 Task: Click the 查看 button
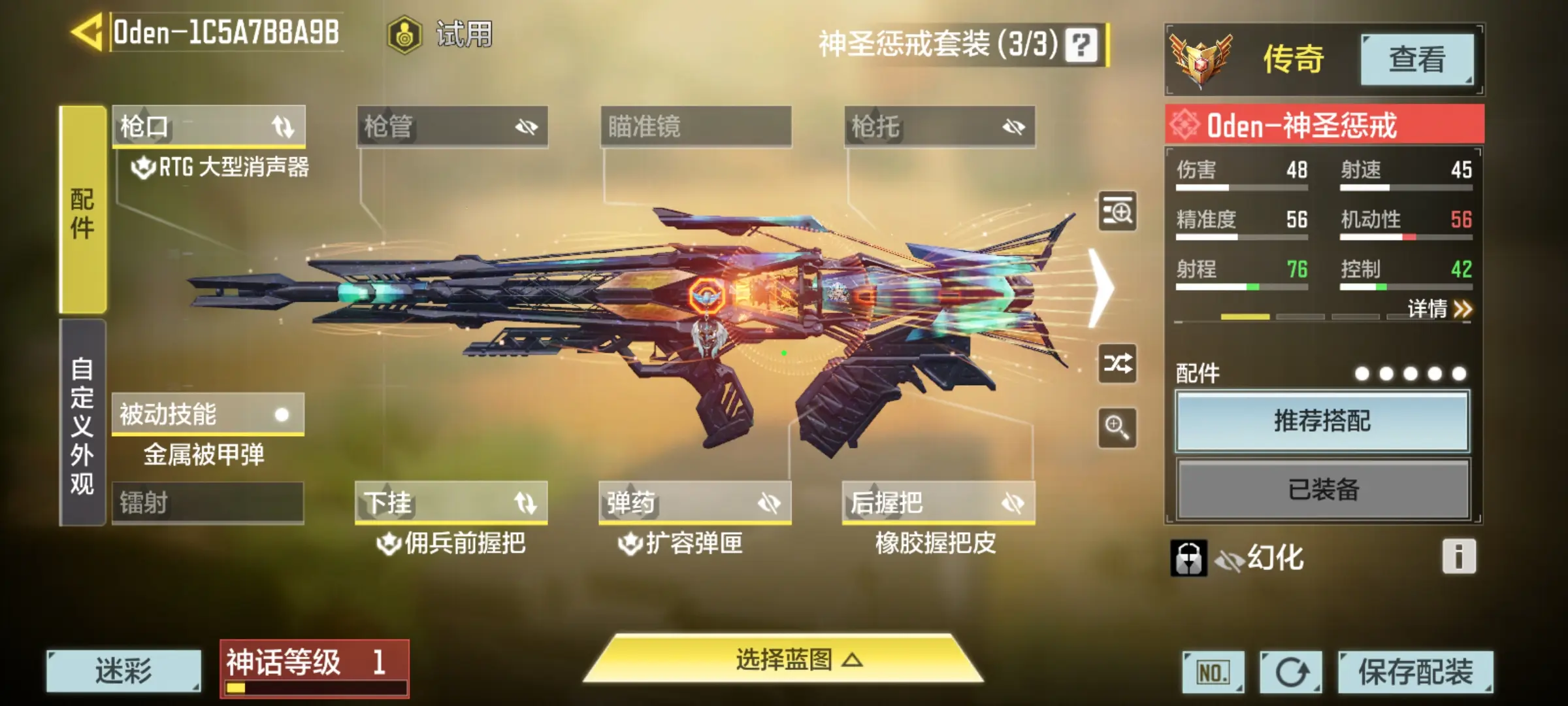[x=1416, y=59]
